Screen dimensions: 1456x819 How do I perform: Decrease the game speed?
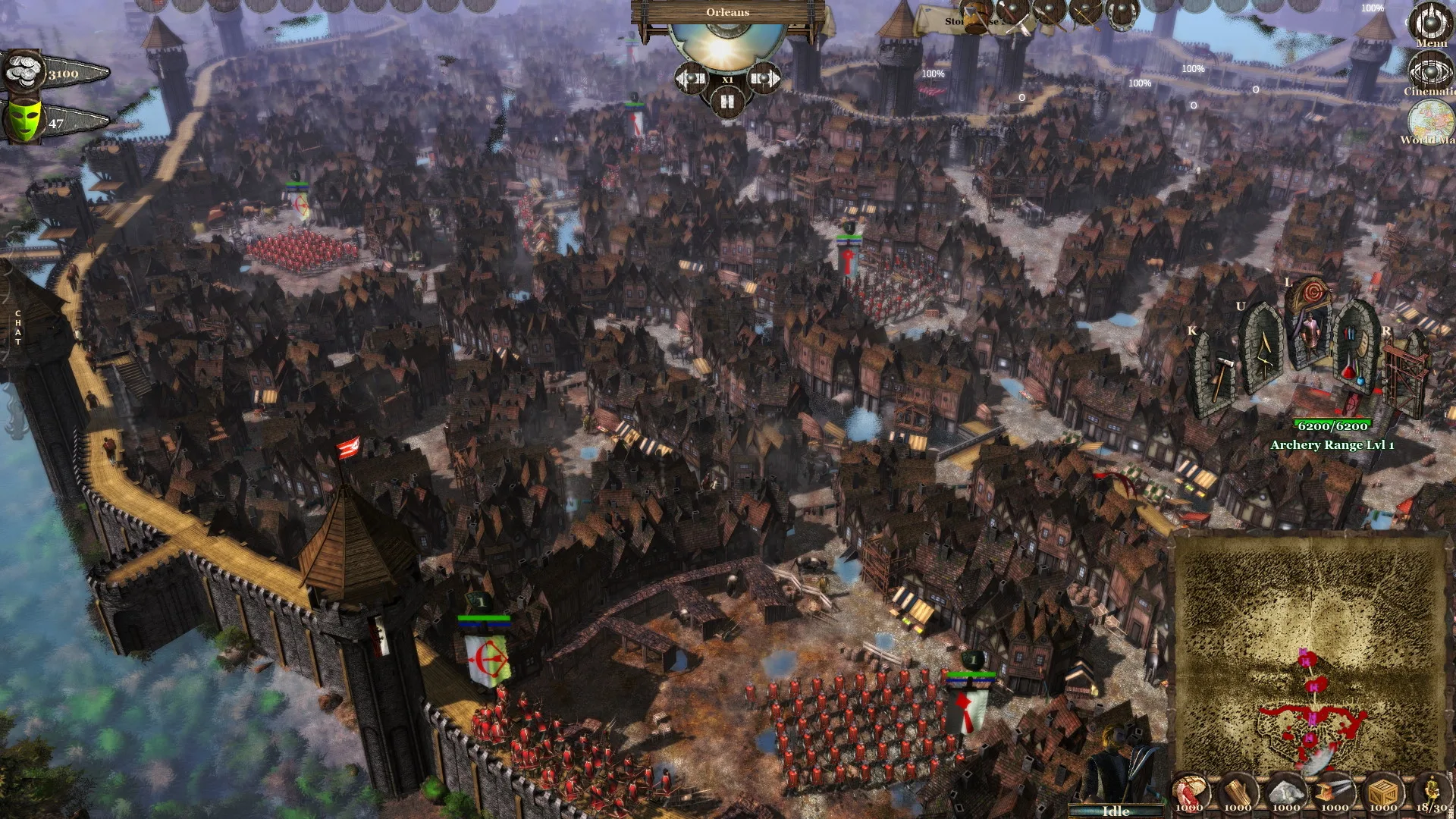pos(692,78)
